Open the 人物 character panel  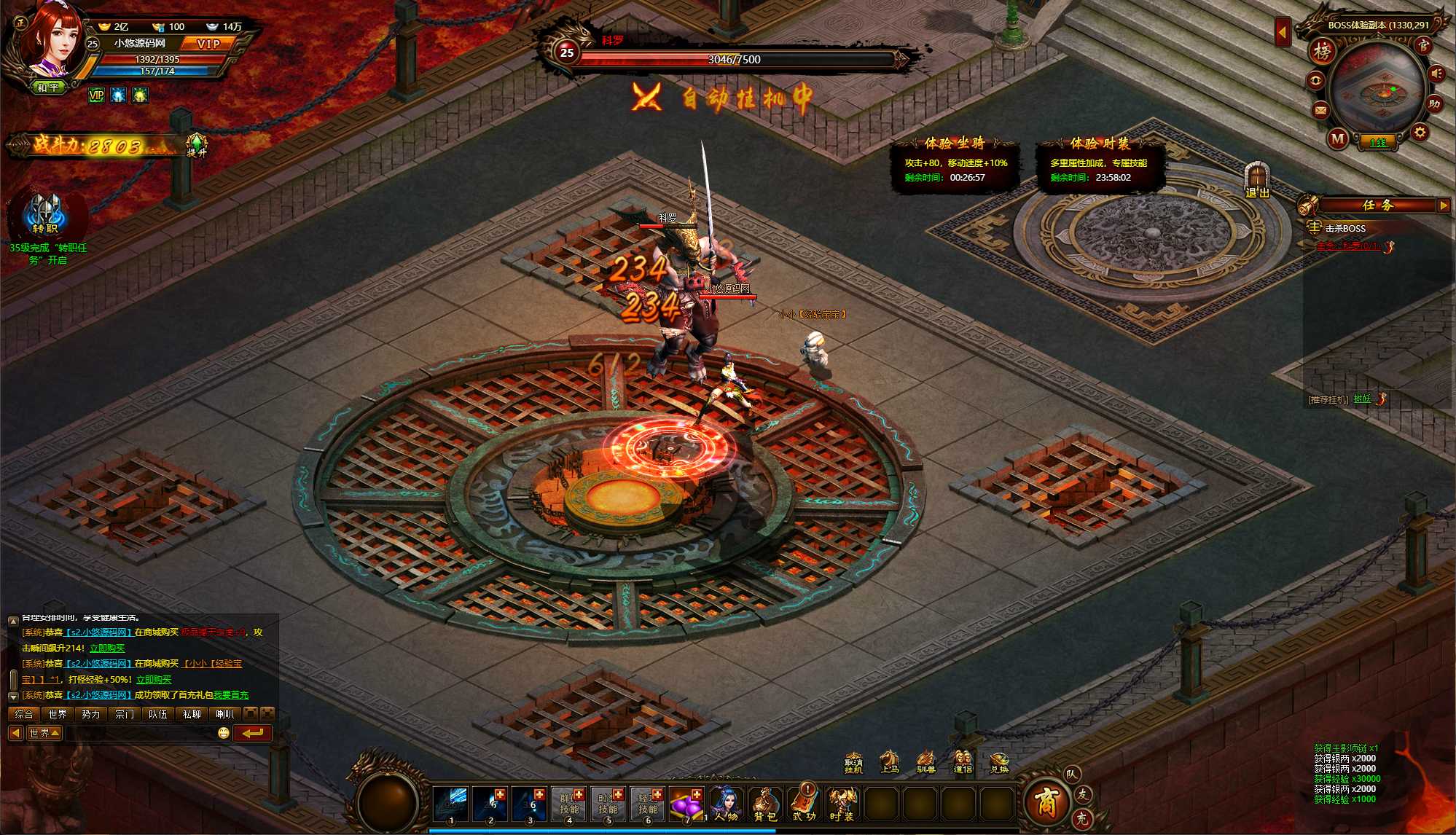click(x=725, y=804)
